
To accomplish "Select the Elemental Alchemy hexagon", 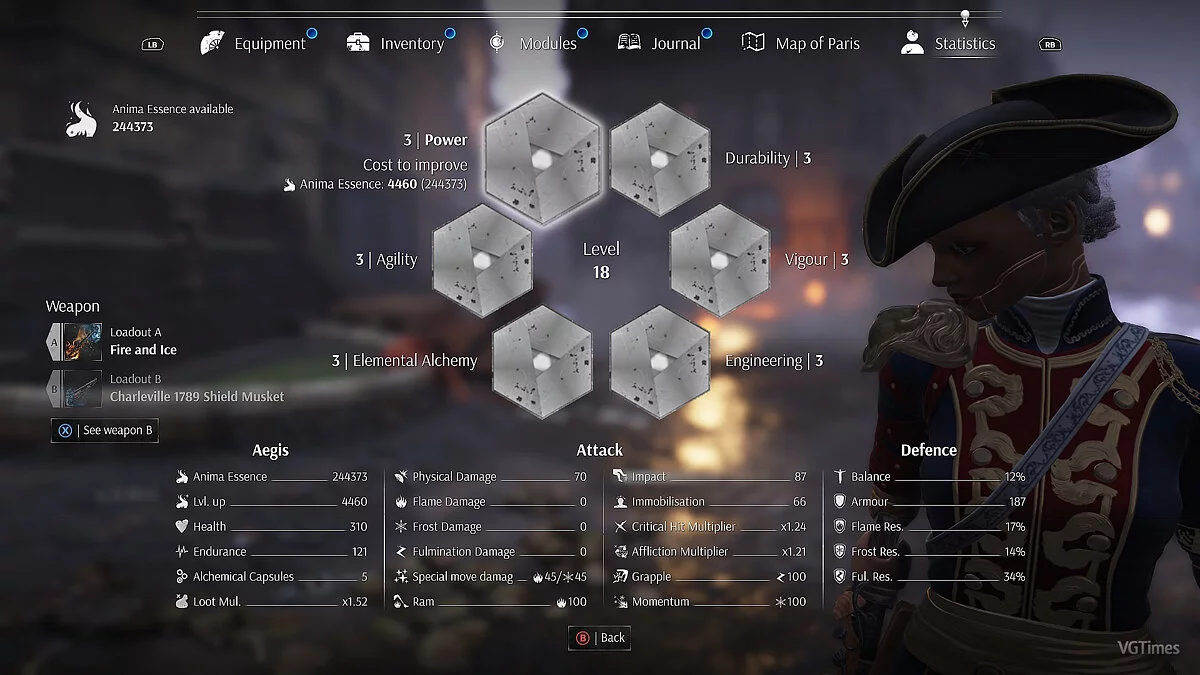I will click(542, 360).
